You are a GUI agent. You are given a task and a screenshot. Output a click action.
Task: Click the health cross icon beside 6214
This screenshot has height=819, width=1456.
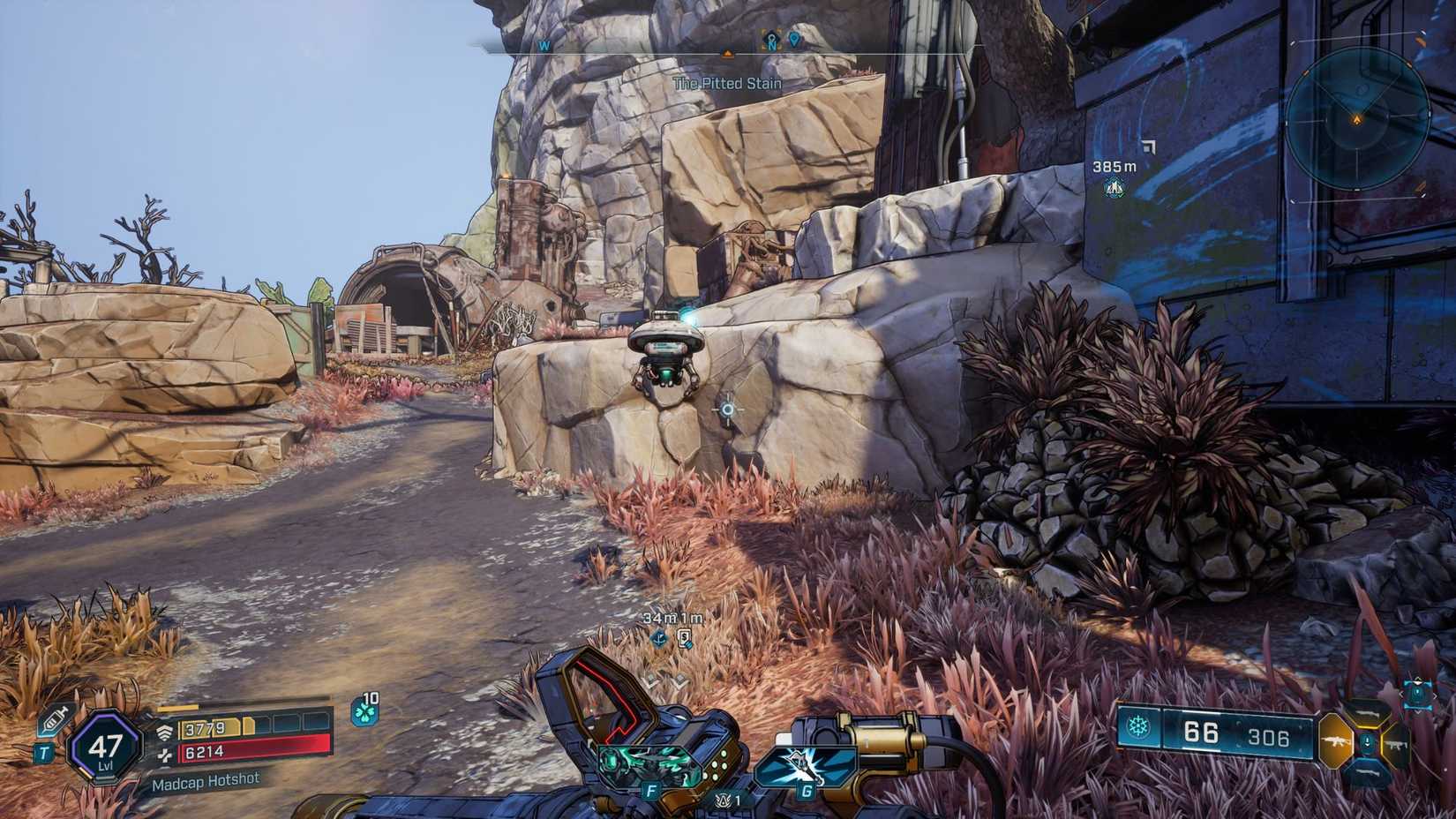point(166,753)
